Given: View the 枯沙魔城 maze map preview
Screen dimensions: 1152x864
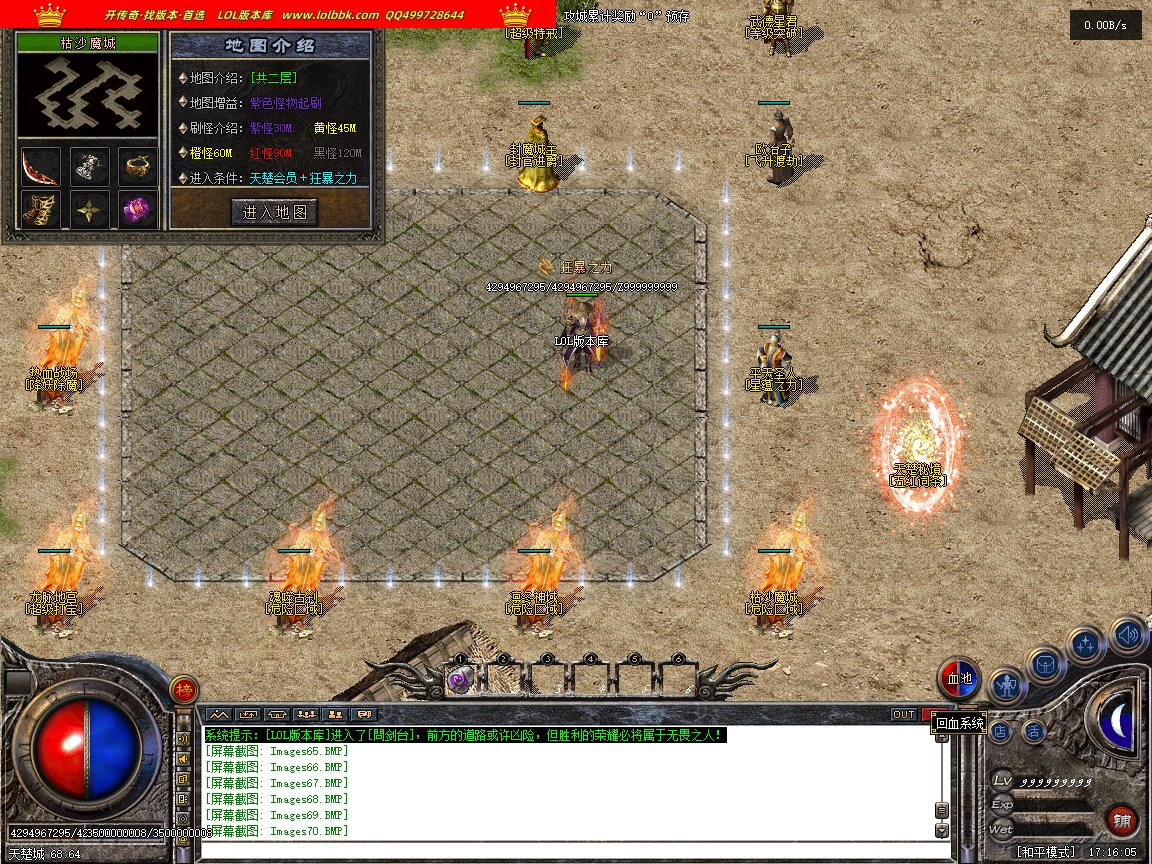Looking at the screenshot, I should tap(90, 95).
